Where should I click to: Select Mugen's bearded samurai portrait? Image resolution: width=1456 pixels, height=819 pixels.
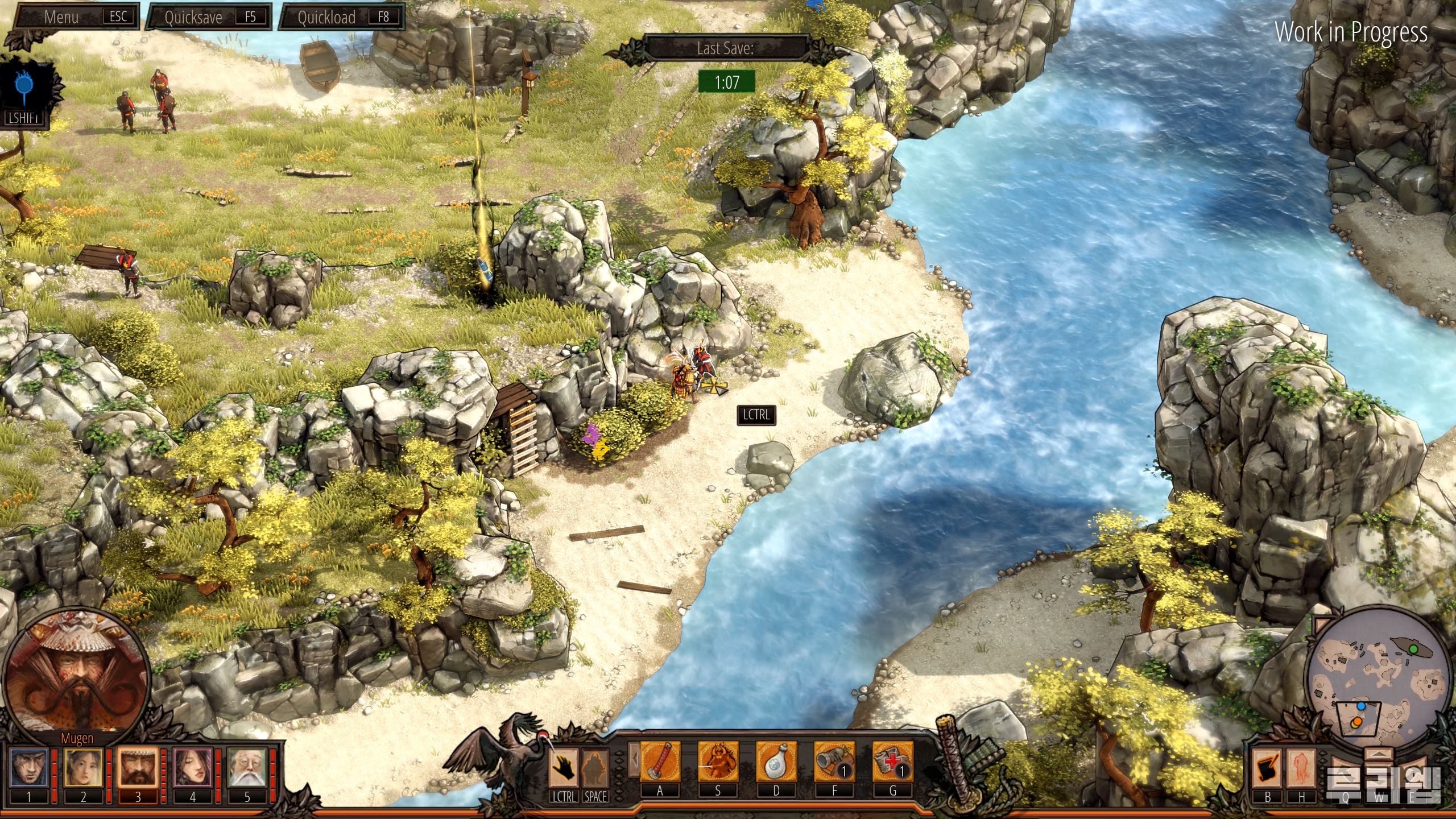(x=138, y=767)
